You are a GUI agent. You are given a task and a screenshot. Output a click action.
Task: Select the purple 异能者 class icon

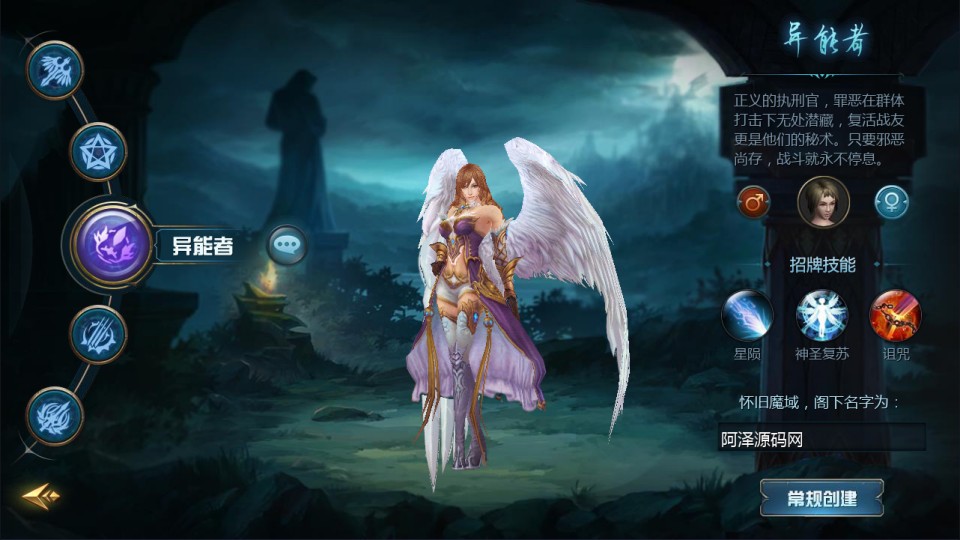pos(110,243)
